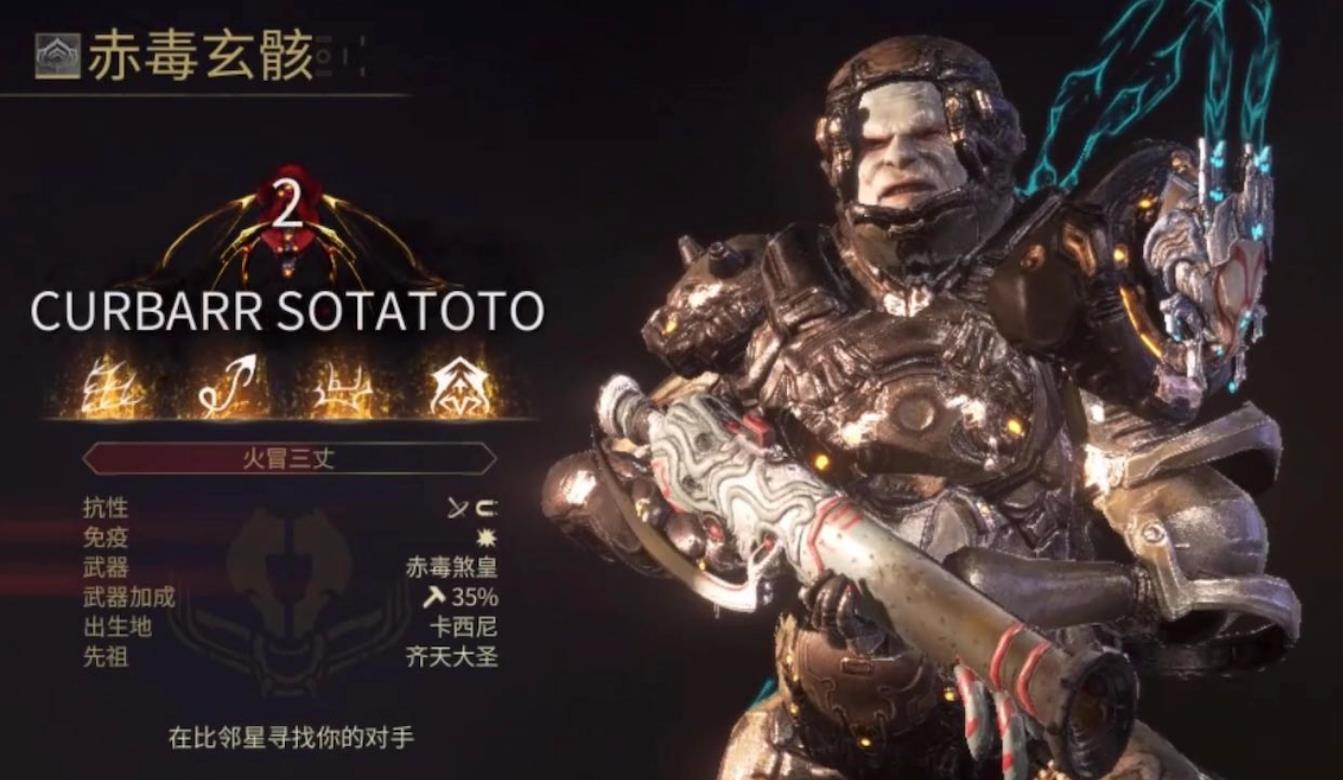Click the 火冒三丈 banner
This screenshot has height=780, width=1343.
click(x=289, y=459)
